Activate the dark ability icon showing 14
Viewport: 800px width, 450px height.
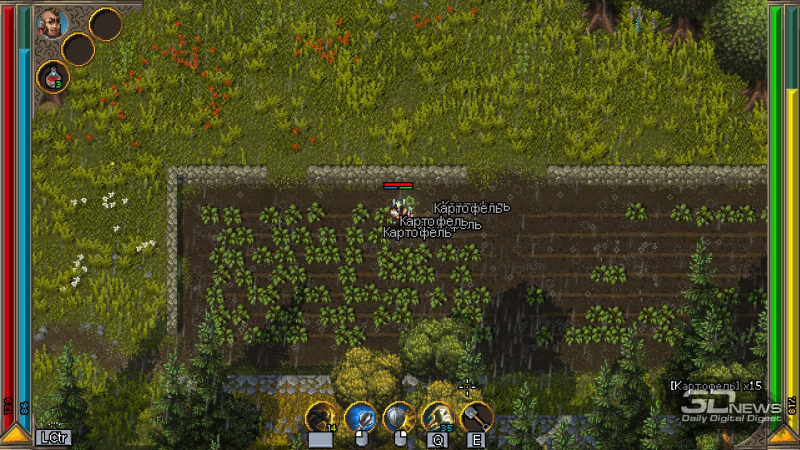point(322,416)
